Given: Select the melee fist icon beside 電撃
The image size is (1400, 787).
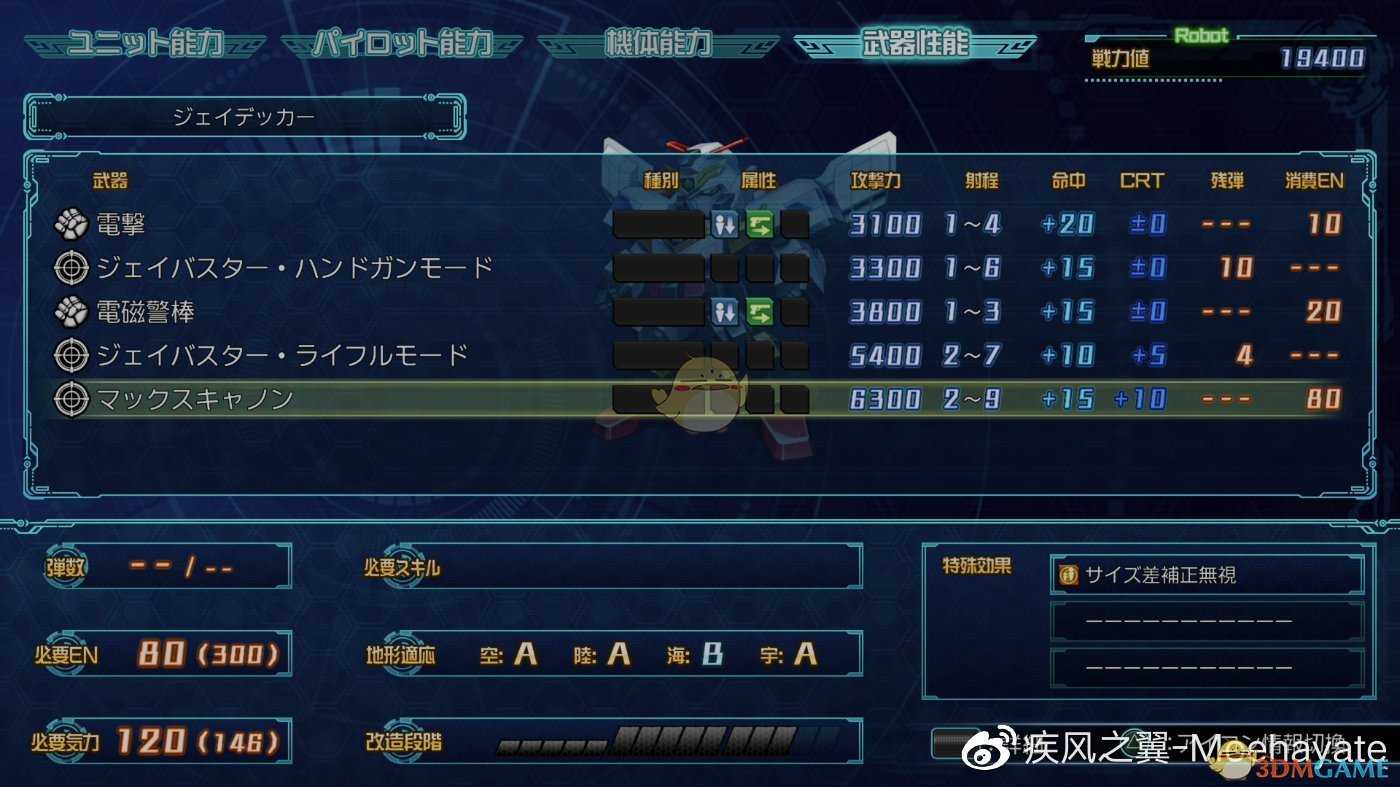Looking at the screenshot, I should (70, 225).
